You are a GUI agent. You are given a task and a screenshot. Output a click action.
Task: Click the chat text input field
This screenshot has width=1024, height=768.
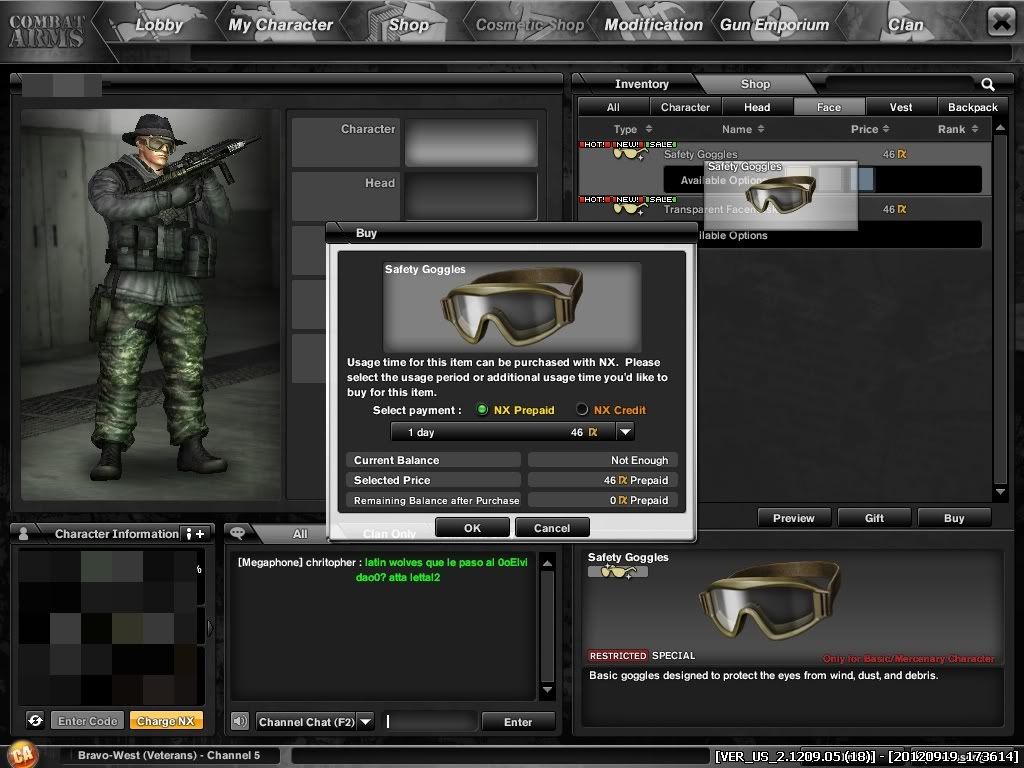point(430,721)
